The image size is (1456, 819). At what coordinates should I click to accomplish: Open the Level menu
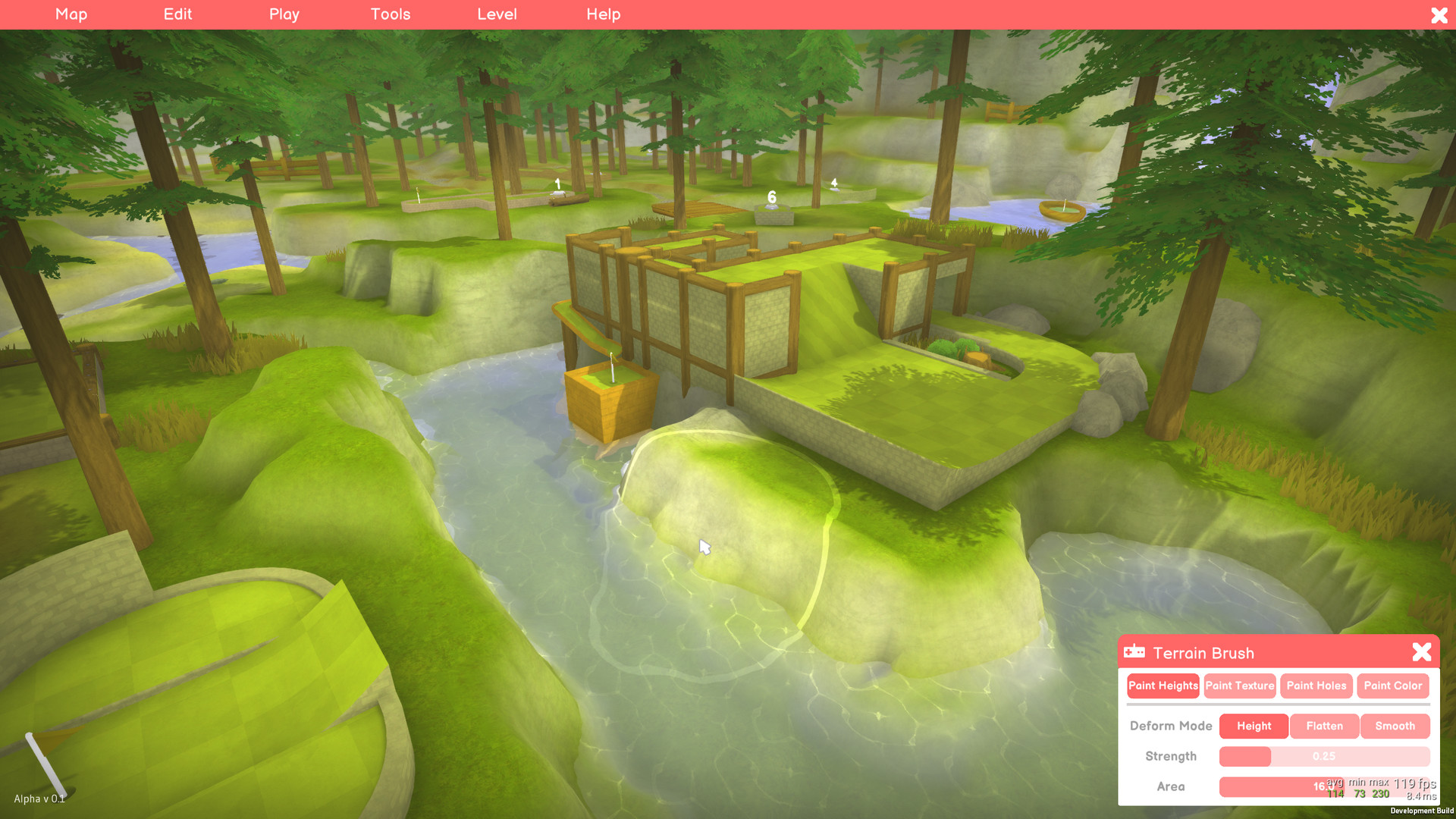pyautogui.click(x=497, y=14)
